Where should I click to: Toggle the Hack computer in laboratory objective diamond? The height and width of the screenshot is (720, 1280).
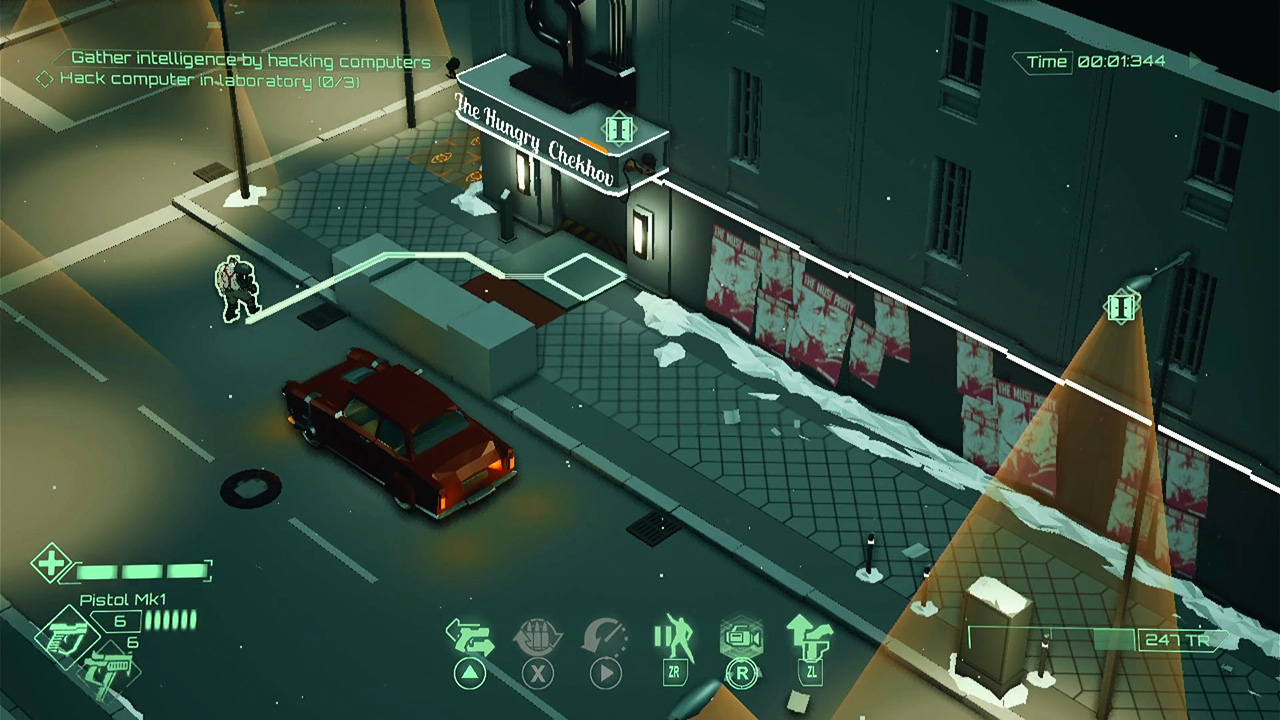tap(45, 81)
